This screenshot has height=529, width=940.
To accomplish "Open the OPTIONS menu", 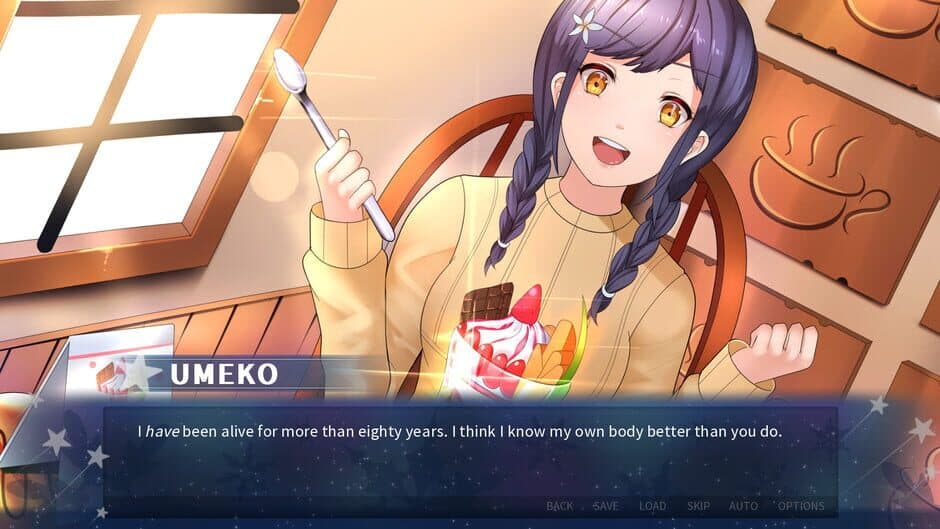I will point(801,506).
